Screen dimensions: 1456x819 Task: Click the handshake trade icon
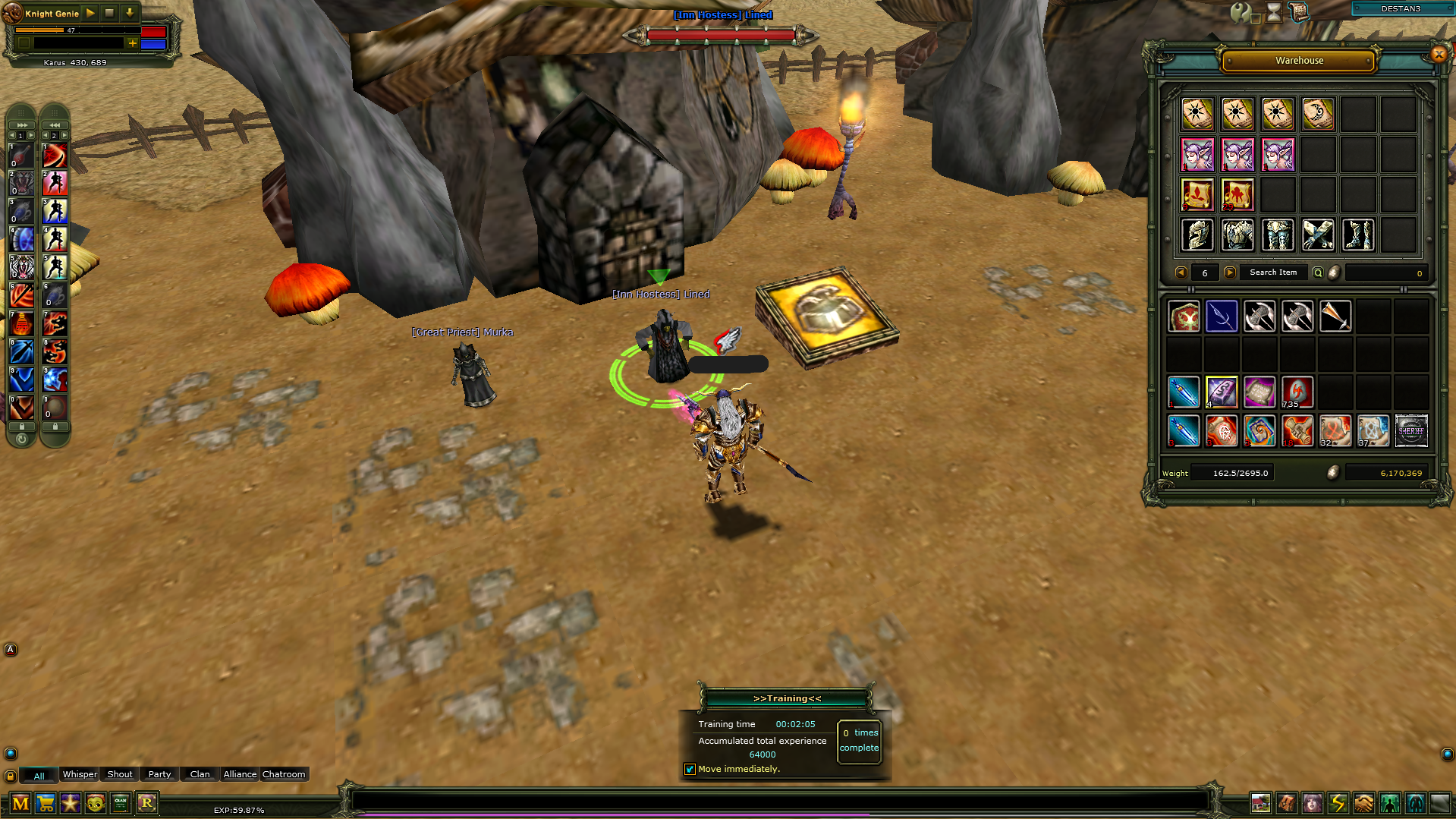point(1363,803)
